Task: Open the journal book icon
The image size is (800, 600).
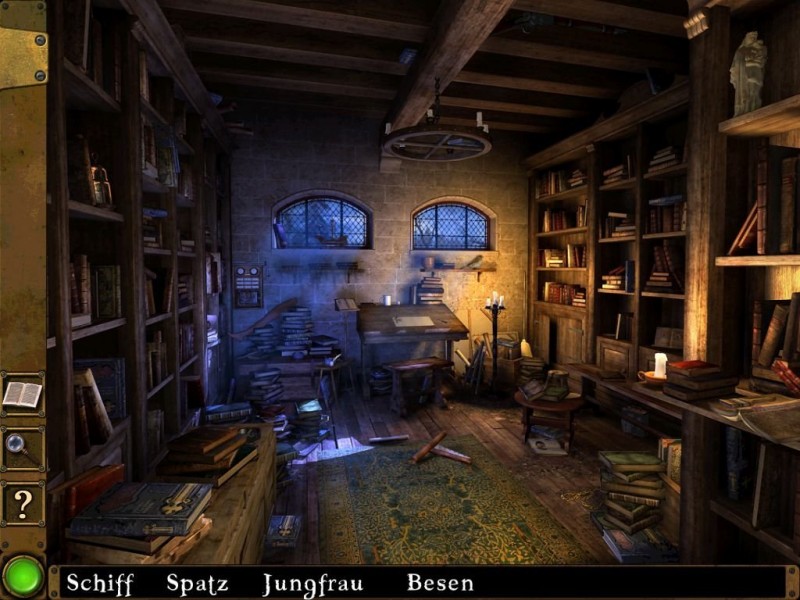Action: point(22,394)
